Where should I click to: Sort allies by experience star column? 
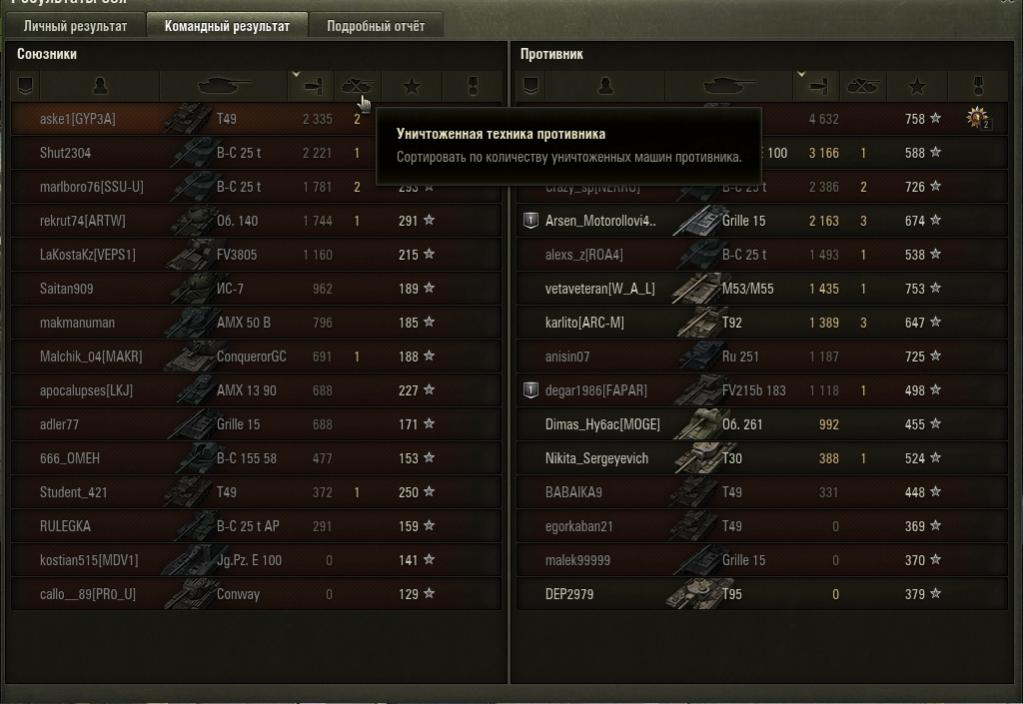pos(413,87)
